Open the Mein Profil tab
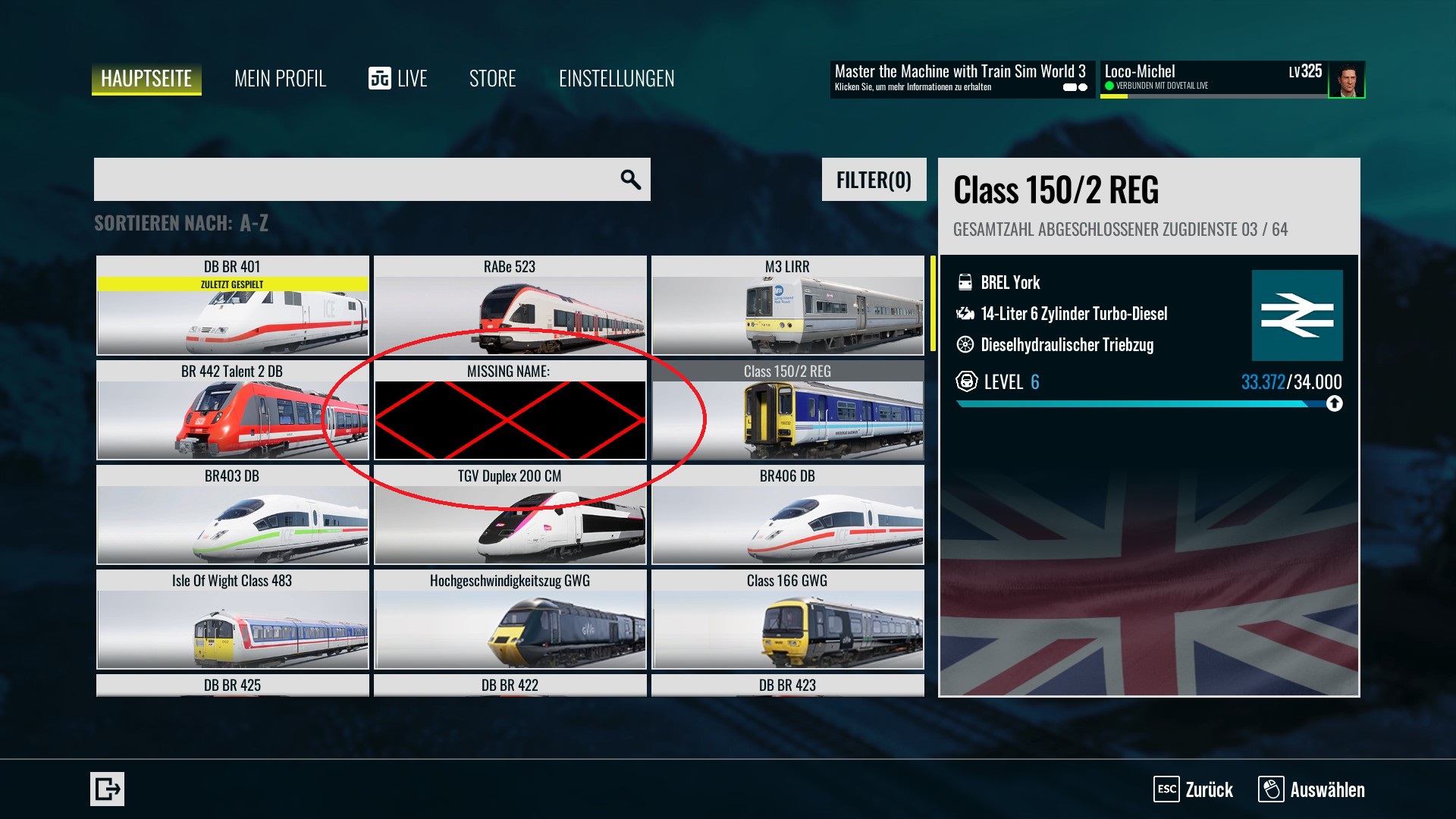Screen dimensions: 1456x819 tap(280, 79)
